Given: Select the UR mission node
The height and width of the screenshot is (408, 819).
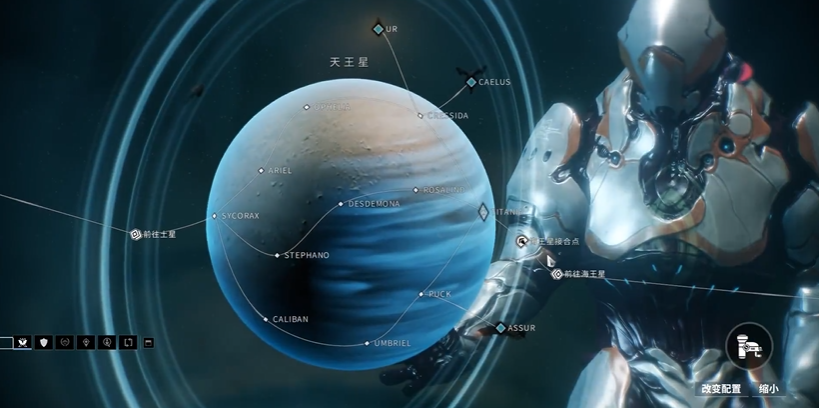Looking at the screenshot, I should [x=378, y=29].
